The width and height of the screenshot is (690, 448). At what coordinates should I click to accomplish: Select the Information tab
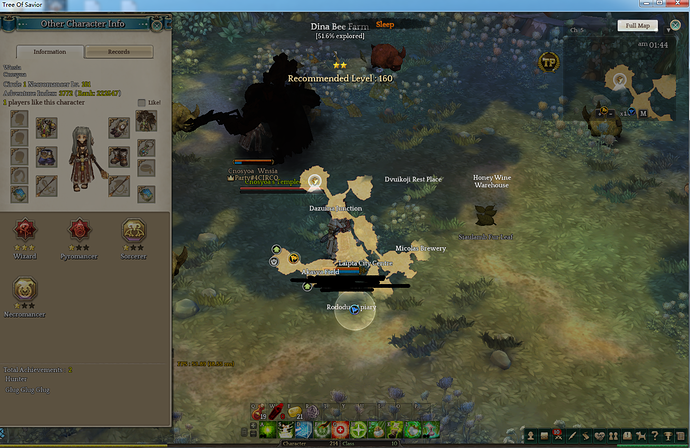(50, 51)
